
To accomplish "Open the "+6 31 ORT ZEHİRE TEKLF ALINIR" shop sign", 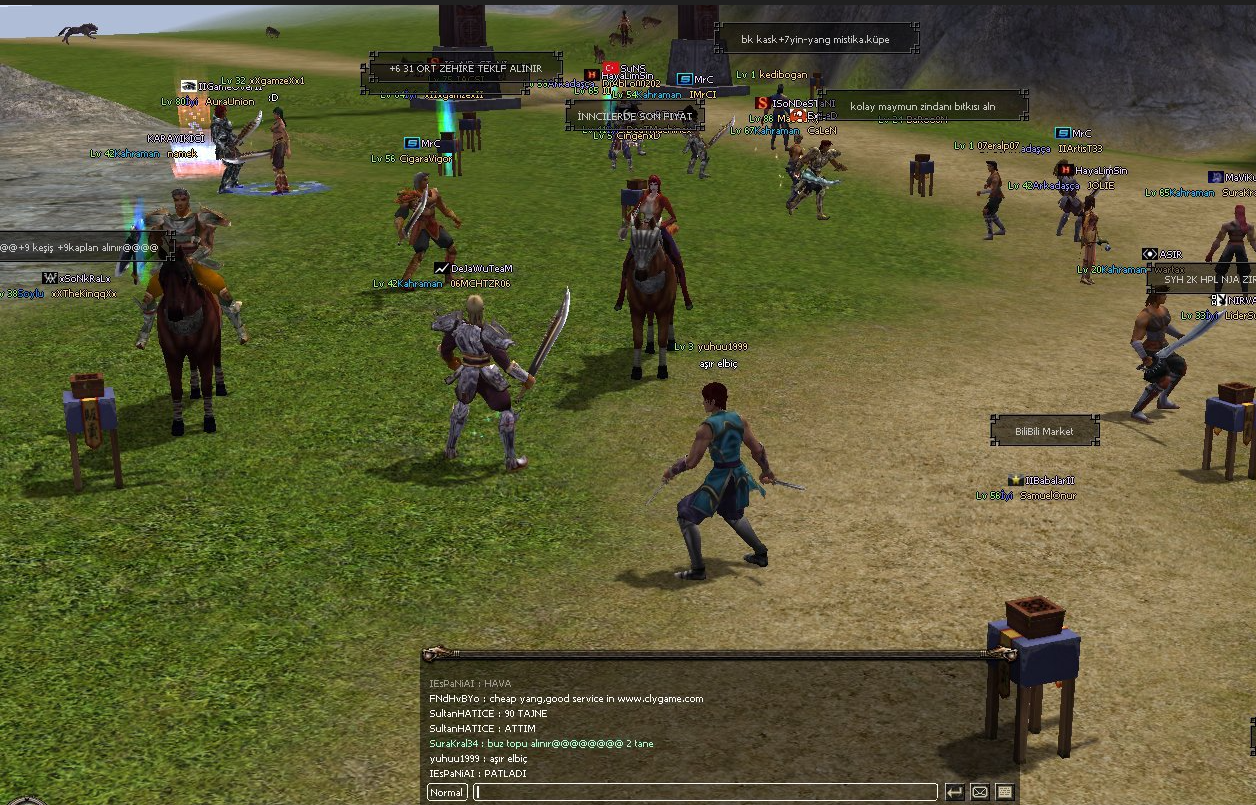I will coord(465,69).
